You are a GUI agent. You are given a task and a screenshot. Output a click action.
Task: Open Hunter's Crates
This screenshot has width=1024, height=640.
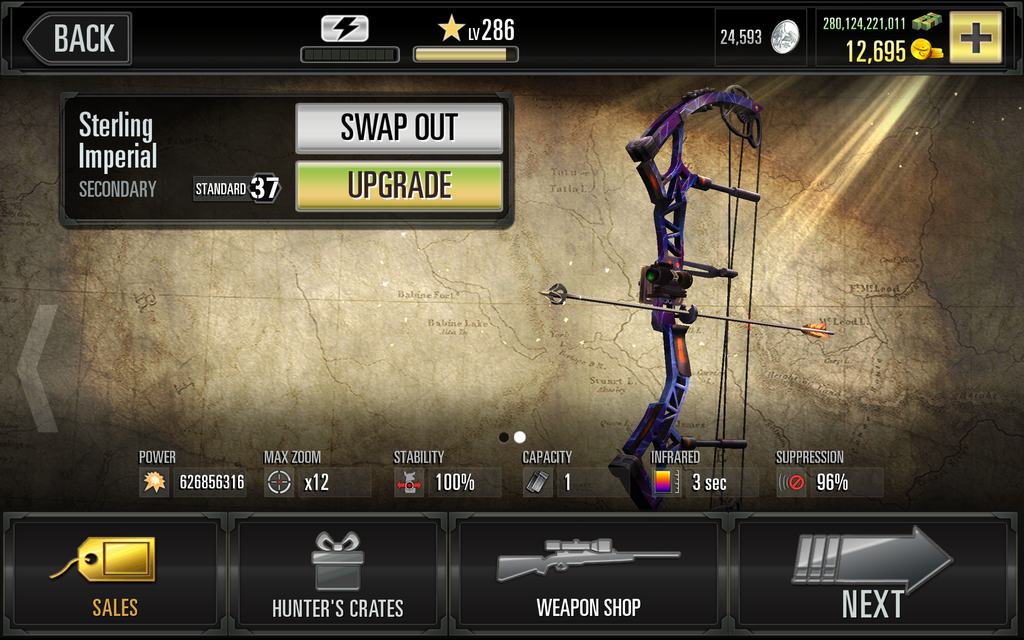pyautogui.click(x=338, y=573)
